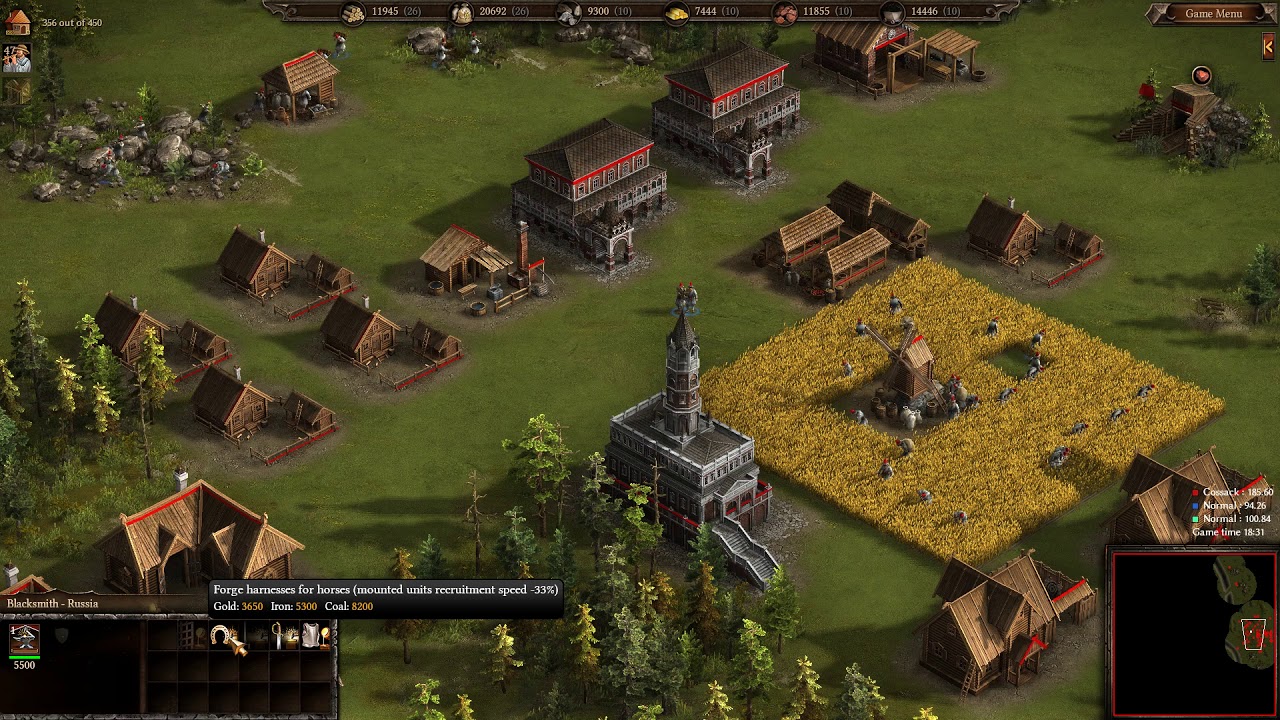
Task: Research the sabre weapon upgrade
Action: tap(282, 636)
